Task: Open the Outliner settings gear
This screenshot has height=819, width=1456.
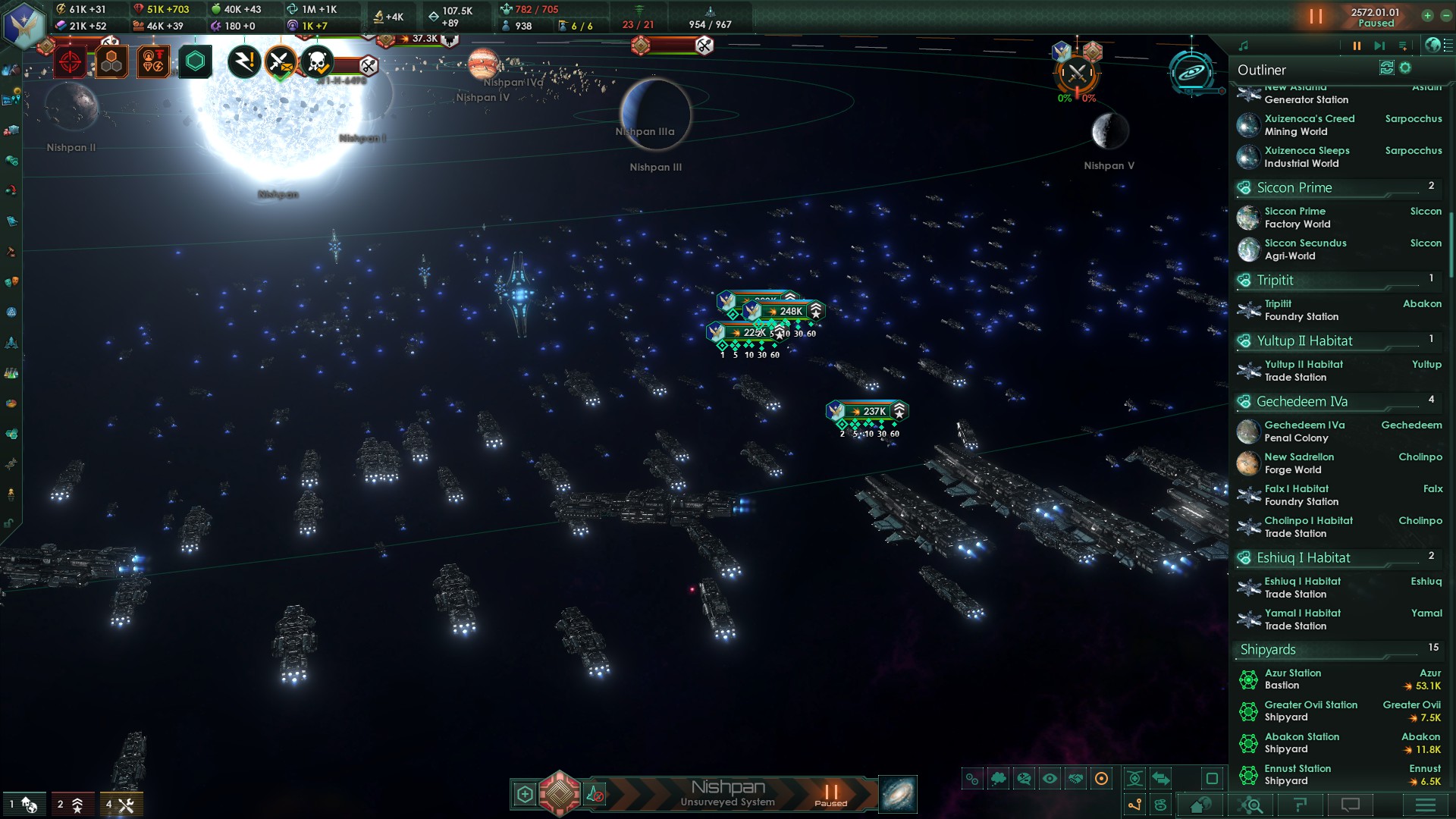Action: click(x=1405, y=68)
